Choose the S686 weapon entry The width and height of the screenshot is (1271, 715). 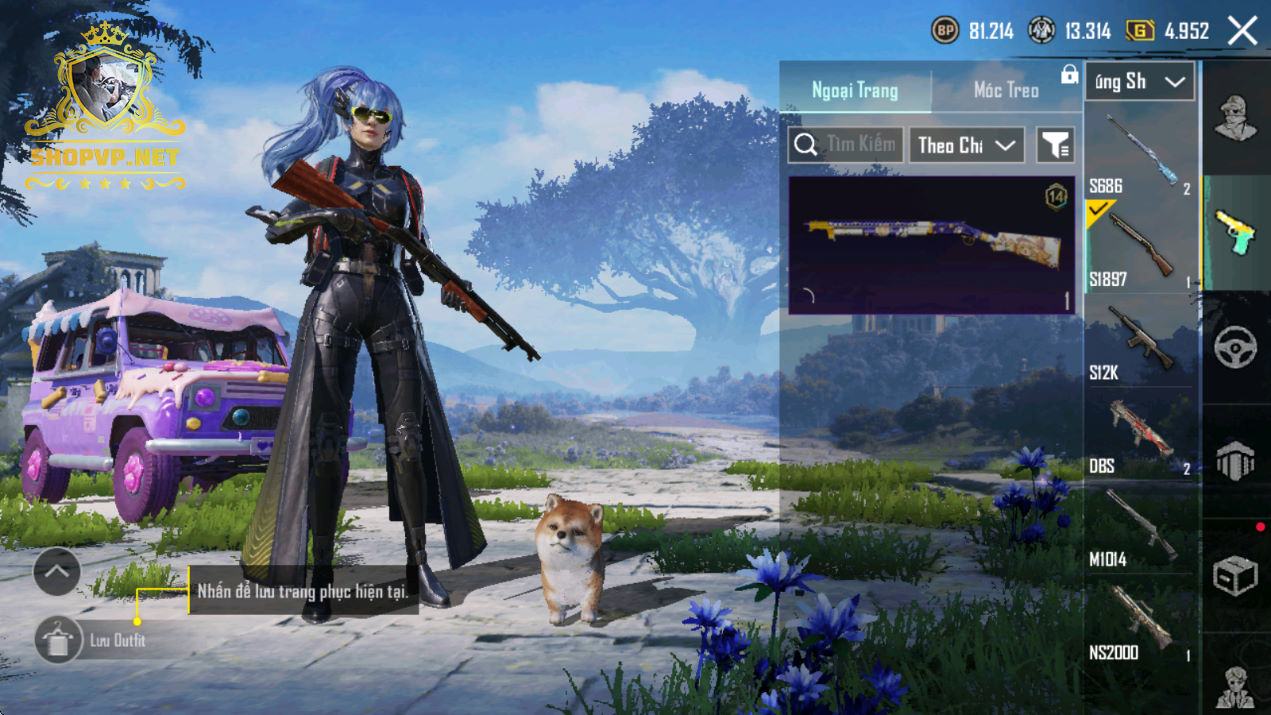tap(1140, 154)
